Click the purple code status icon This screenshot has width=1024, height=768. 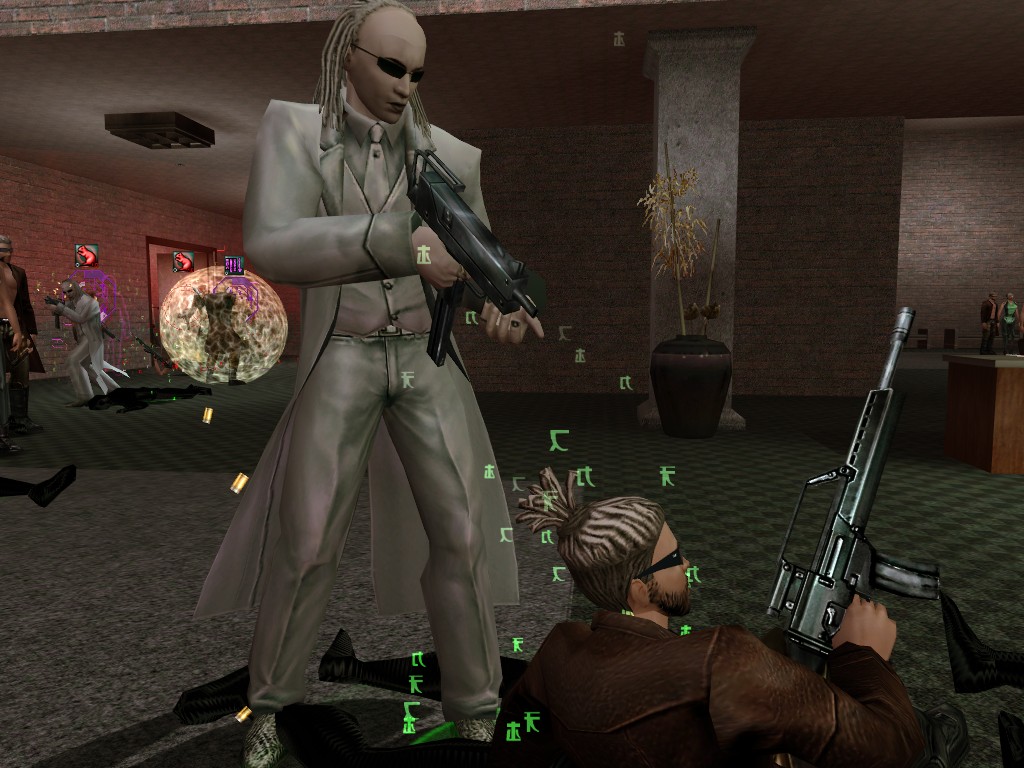pos(234,265)
